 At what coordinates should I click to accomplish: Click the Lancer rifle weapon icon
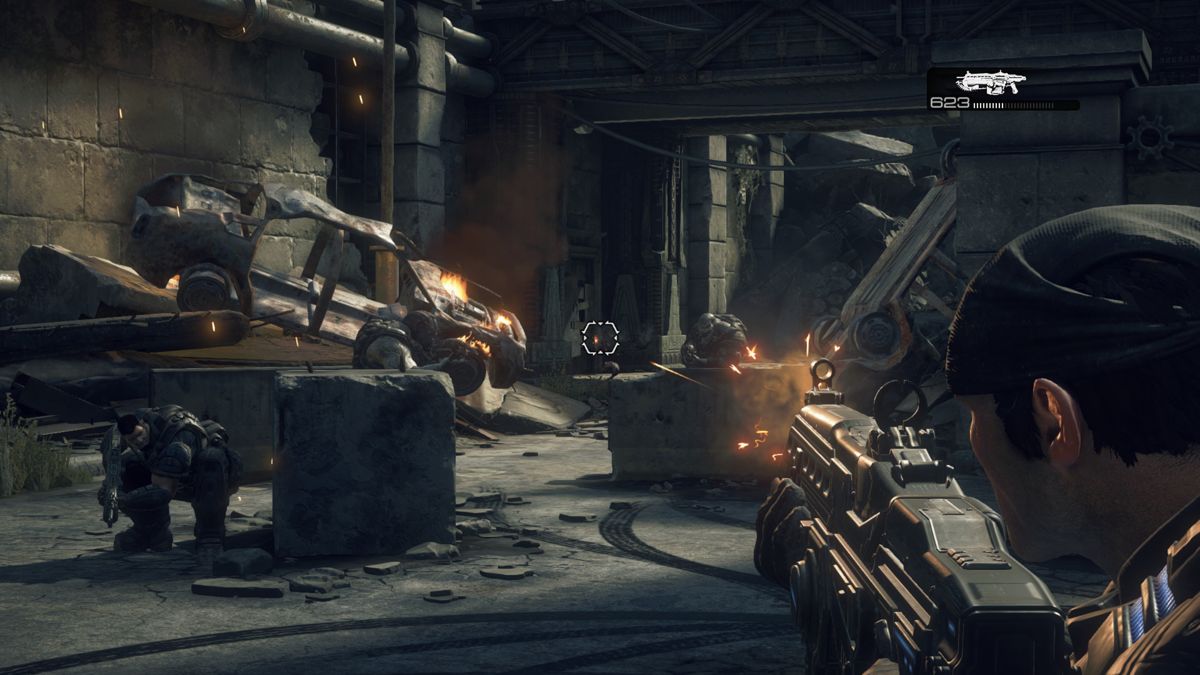pos(990,82)
